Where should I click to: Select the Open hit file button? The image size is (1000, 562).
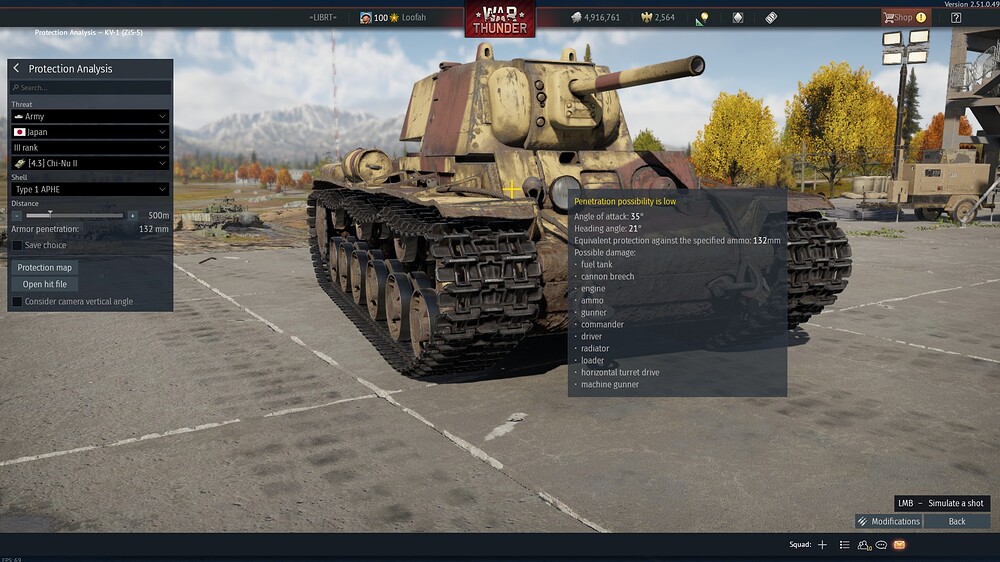(45, 284)
